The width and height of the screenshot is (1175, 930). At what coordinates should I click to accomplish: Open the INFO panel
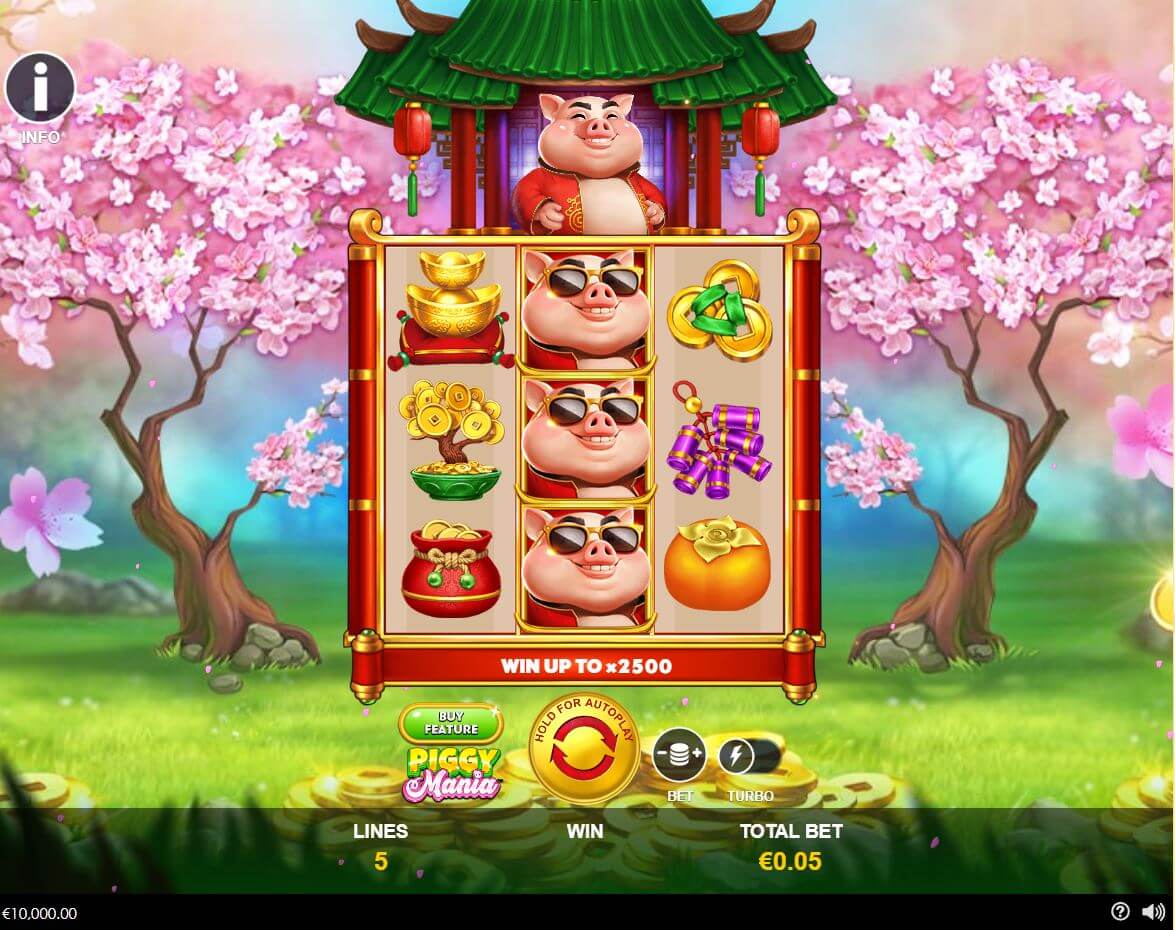pos(40,90)
